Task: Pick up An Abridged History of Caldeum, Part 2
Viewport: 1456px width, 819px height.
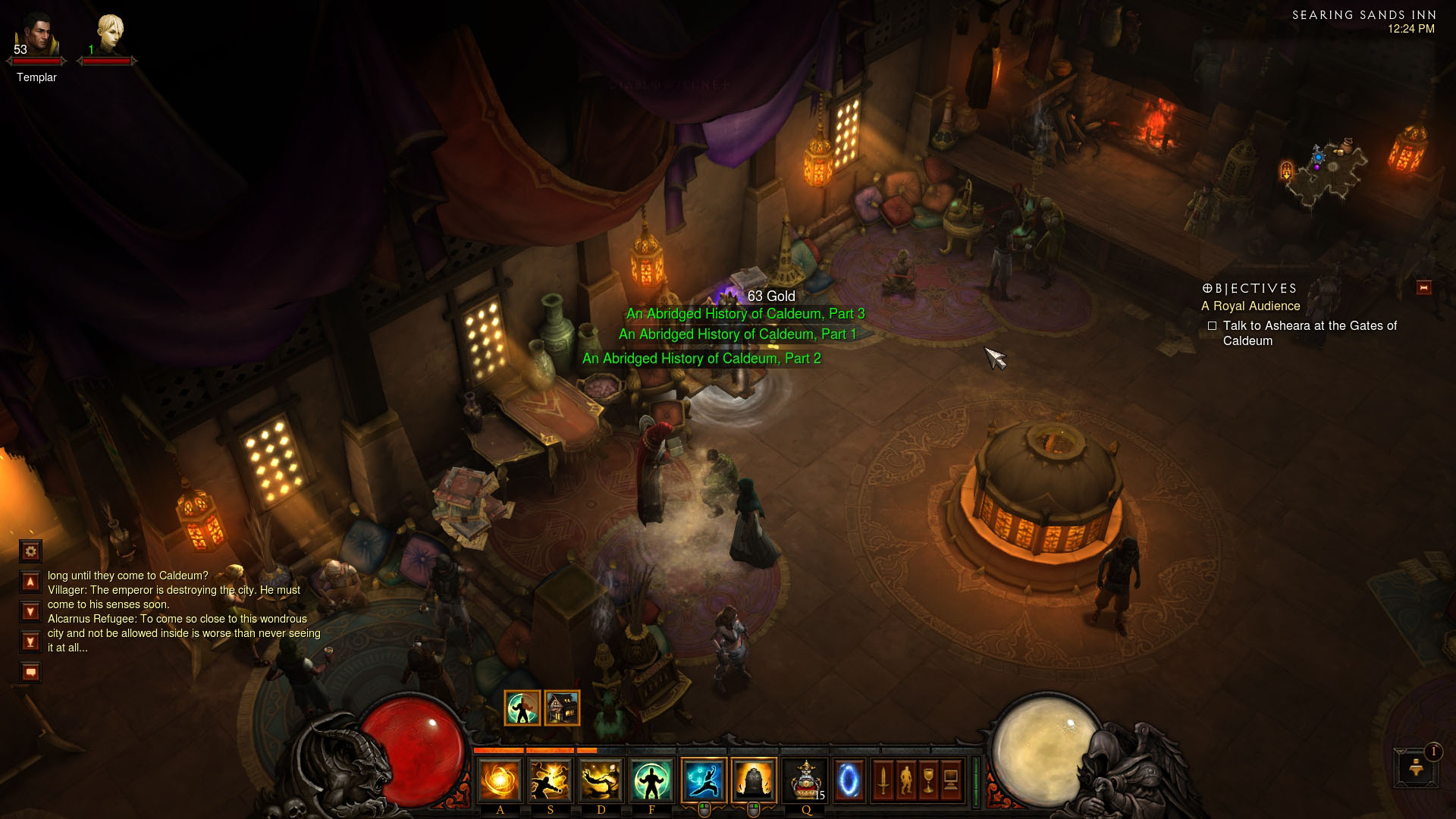Action: pyautogui.click(x=701, y=359)
